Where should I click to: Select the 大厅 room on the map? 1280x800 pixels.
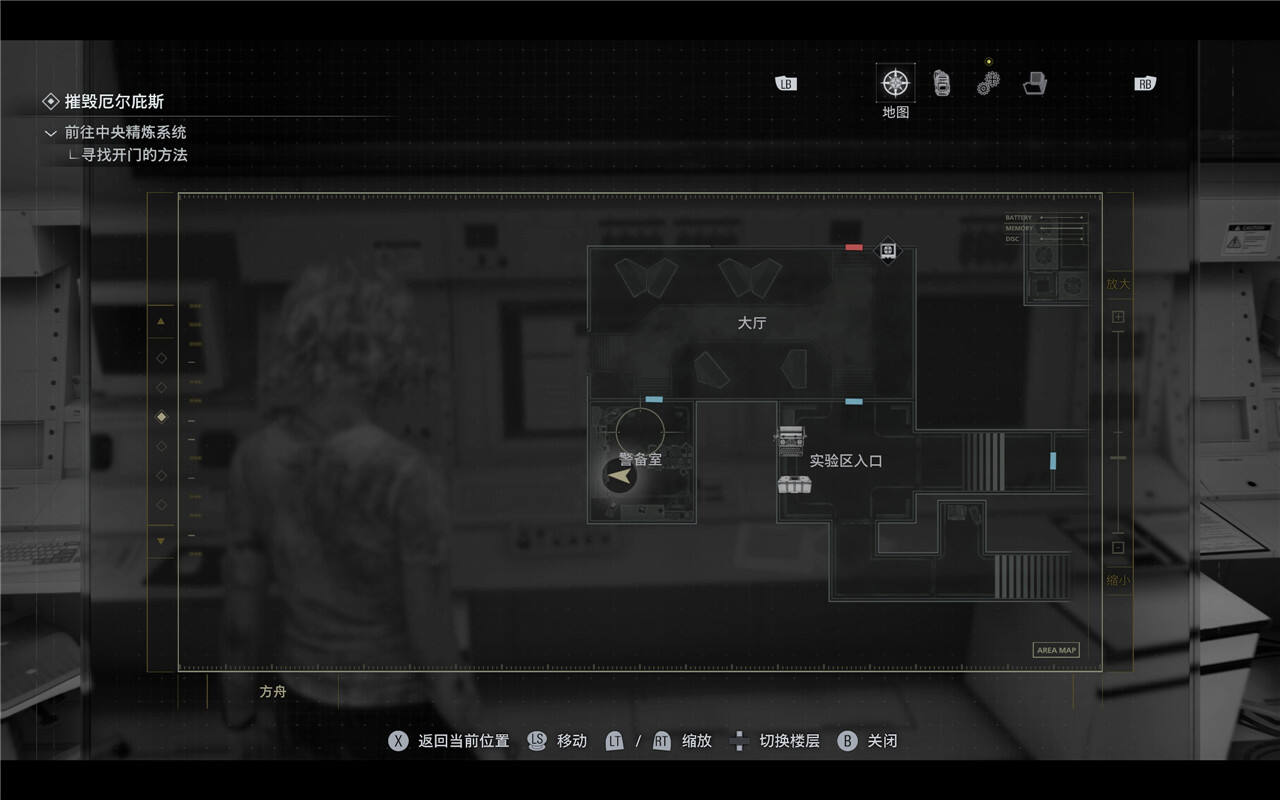point(751,323)
